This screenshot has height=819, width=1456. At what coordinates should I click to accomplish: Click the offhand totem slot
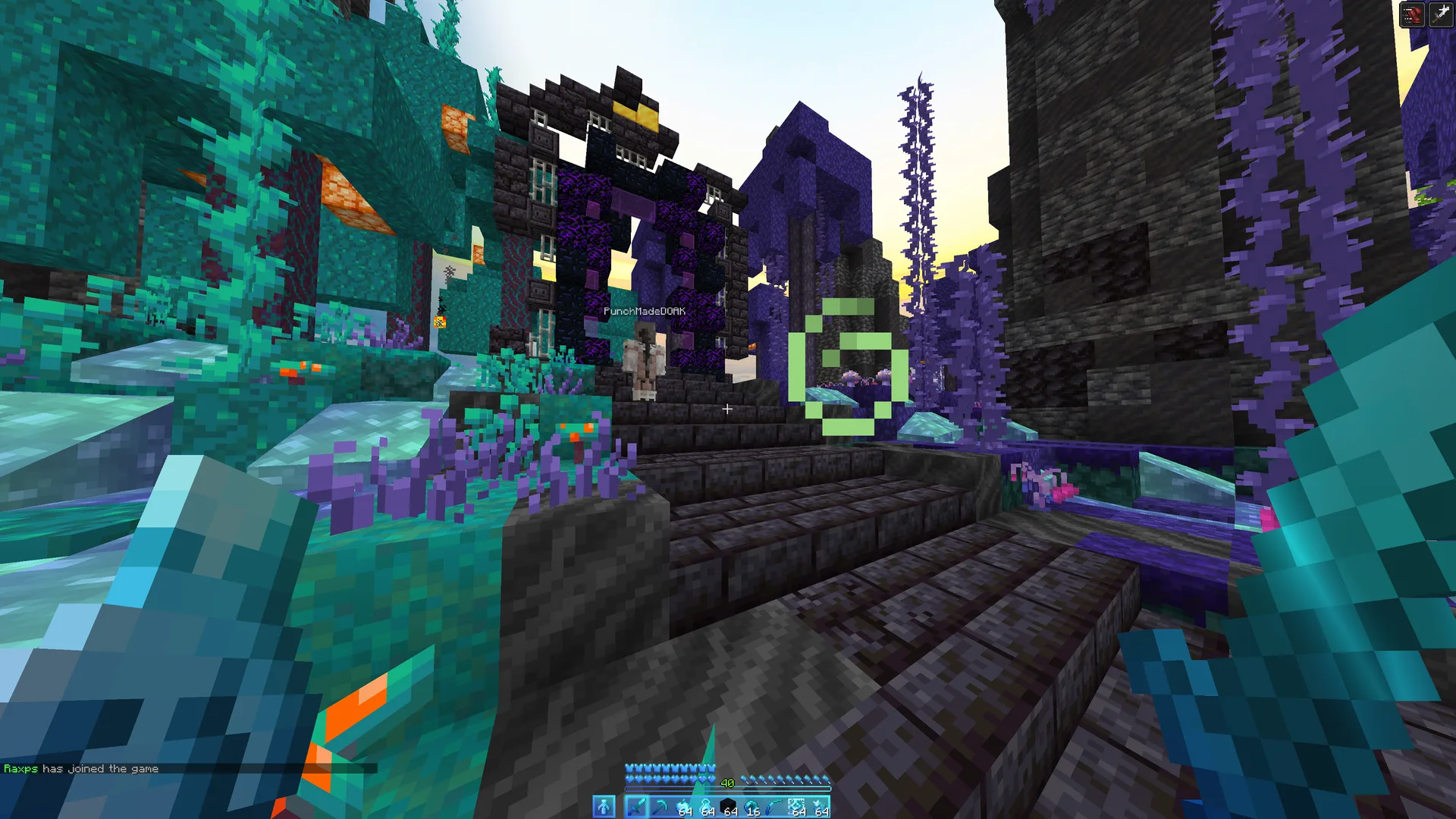(604, 807)
